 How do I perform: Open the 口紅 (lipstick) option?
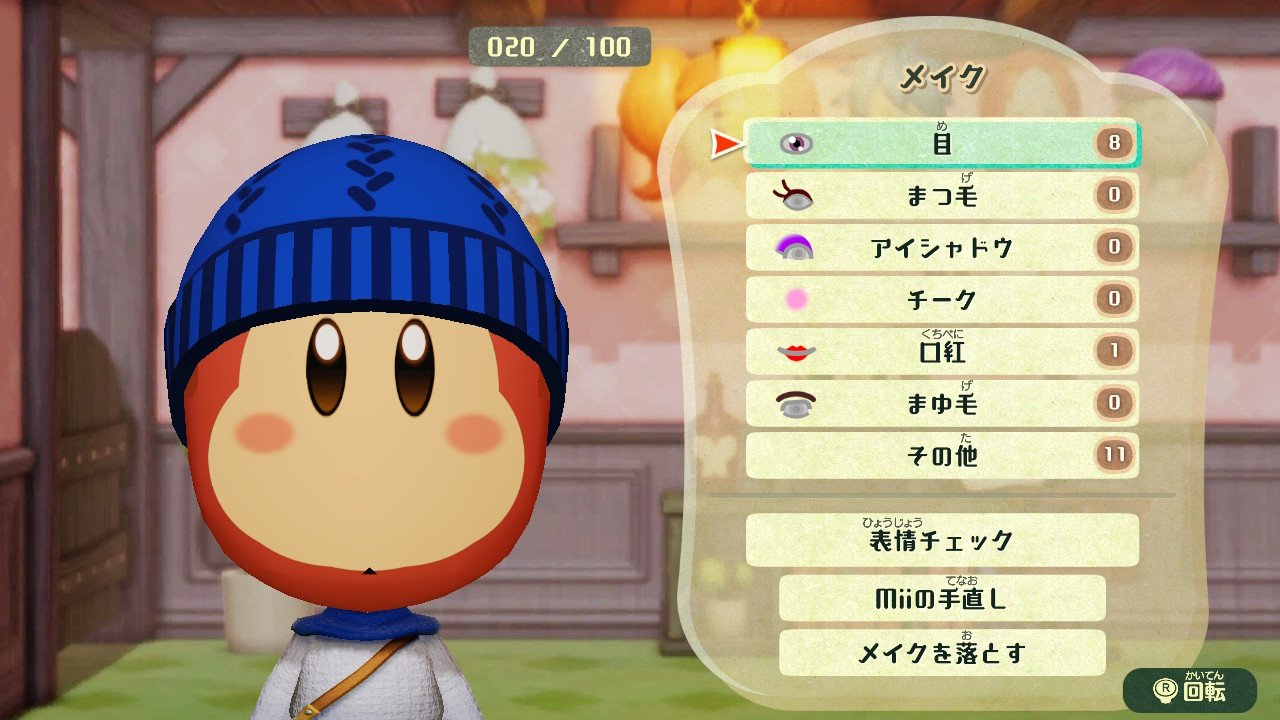click(x=941, y=352)
